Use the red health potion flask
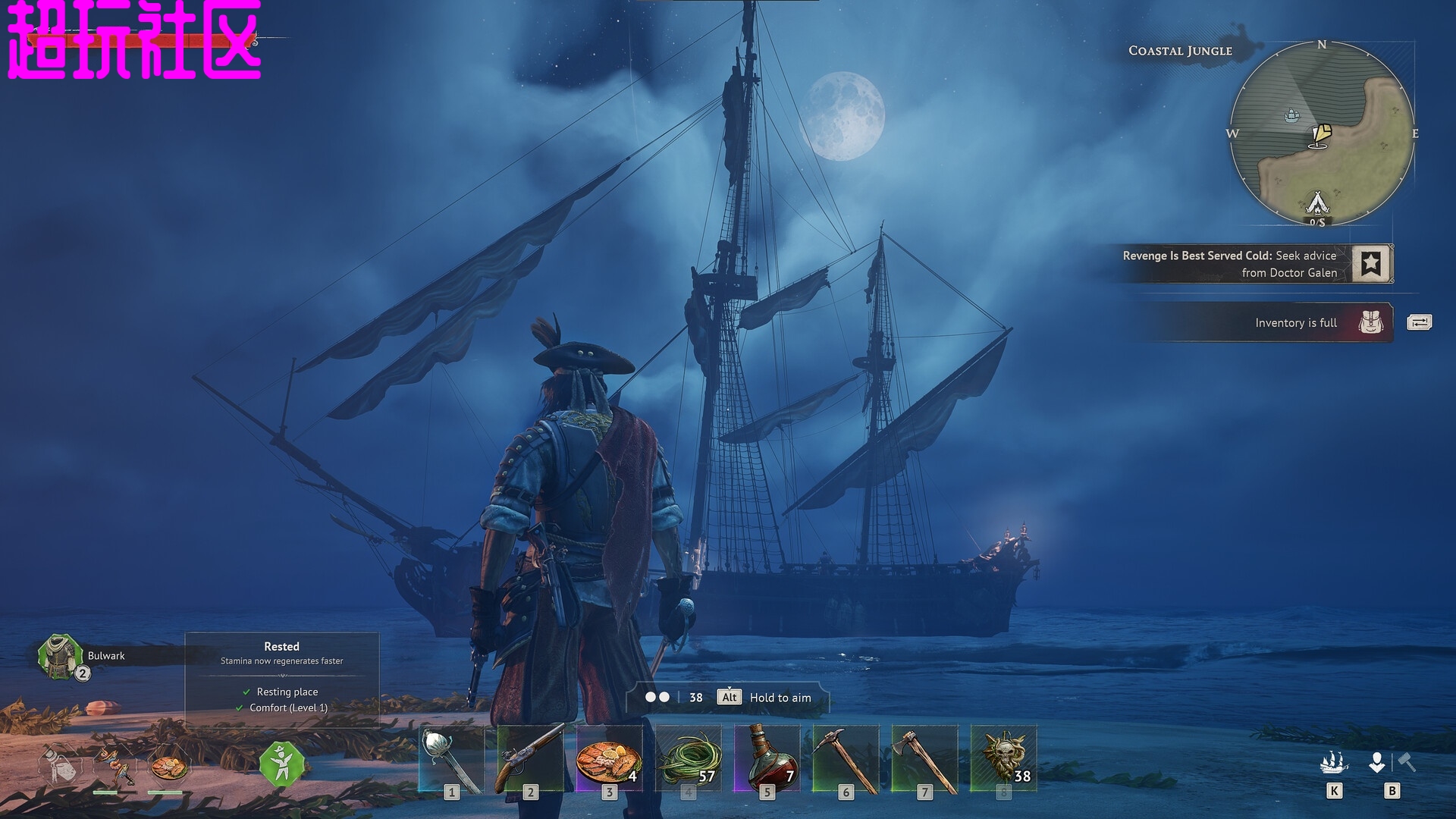Viewport: 1456px width, 819px height. (767, 760)
